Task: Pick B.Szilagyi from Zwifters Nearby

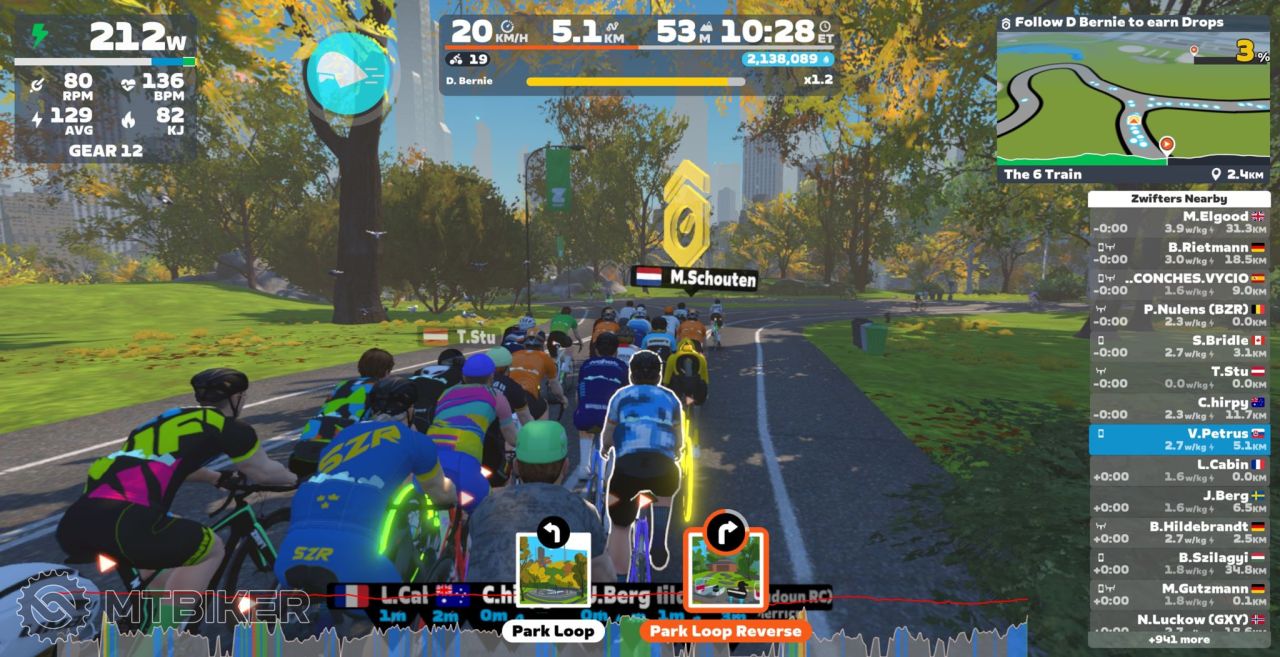Action: 1179,563
